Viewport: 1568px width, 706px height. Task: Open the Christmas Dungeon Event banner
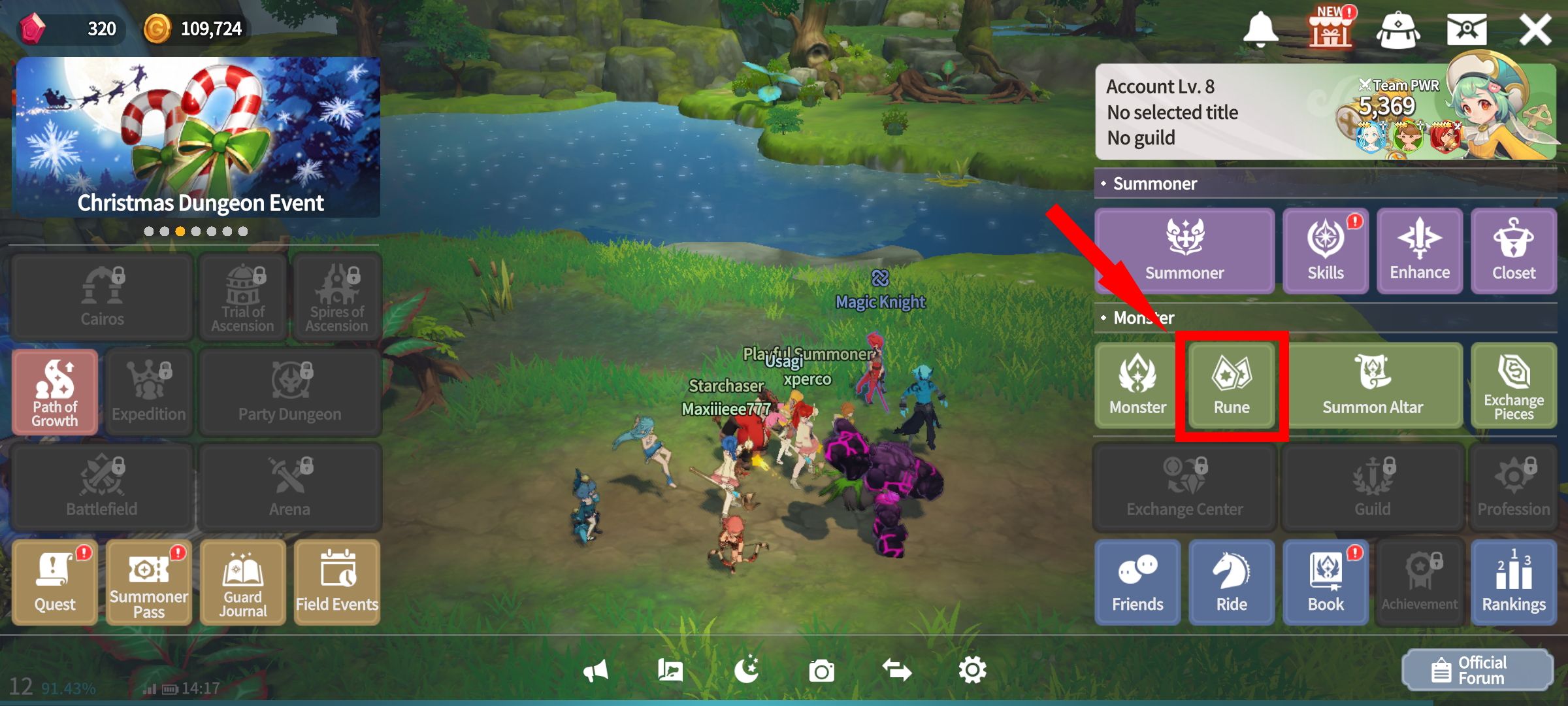click(x=199, y=139)
